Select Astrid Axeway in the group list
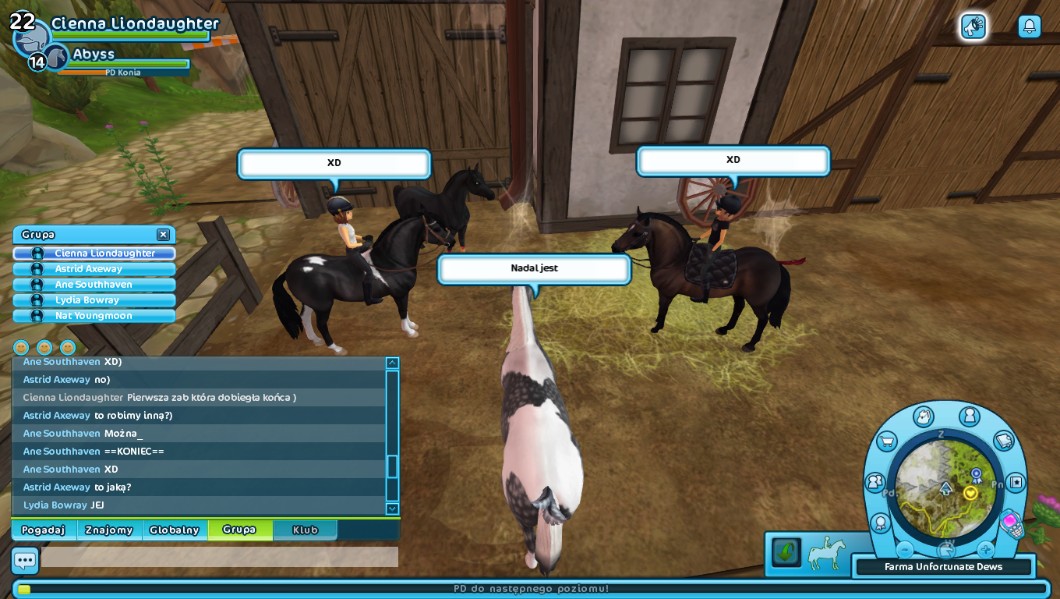This screenshot has width=1060, height=599. click(x=95, y=269)
